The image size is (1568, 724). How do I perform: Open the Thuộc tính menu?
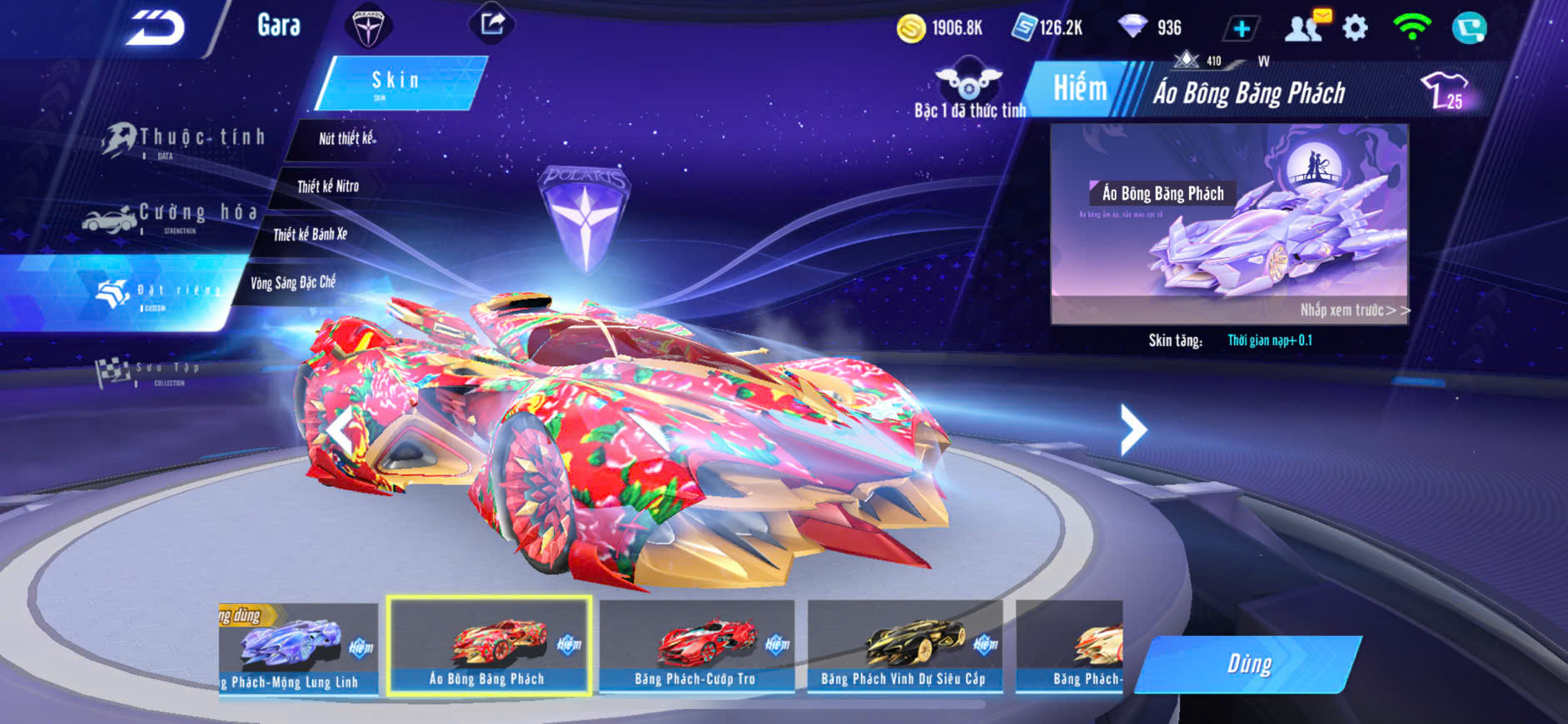(185, 140)
